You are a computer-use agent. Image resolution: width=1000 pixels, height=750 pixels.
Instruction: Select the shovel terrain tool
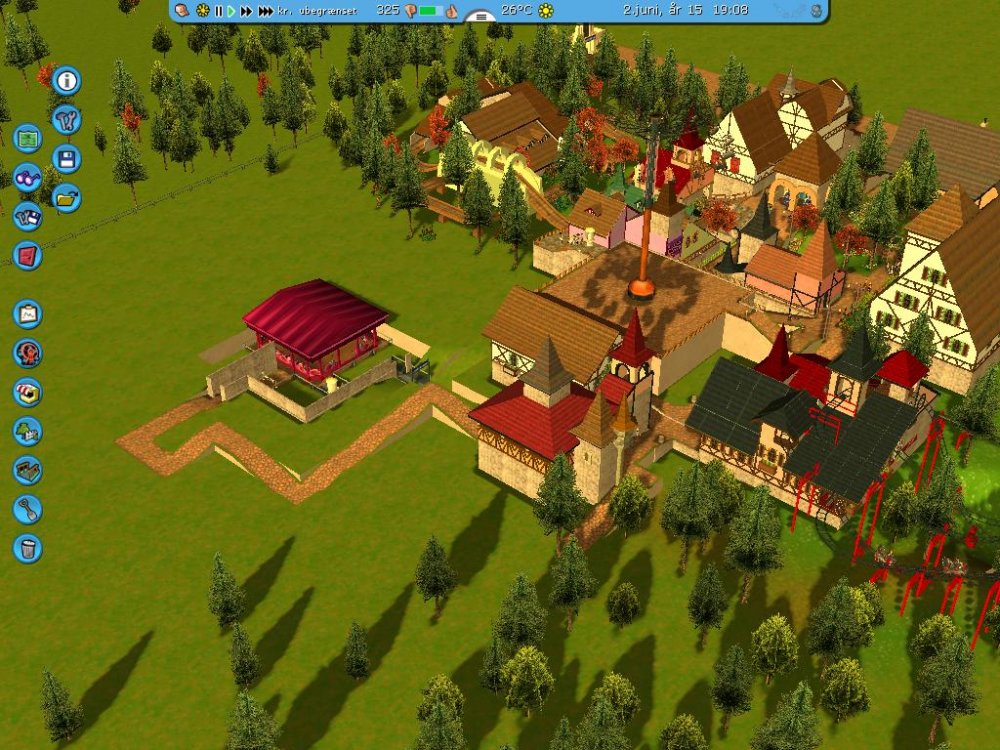tap(28, 509)
